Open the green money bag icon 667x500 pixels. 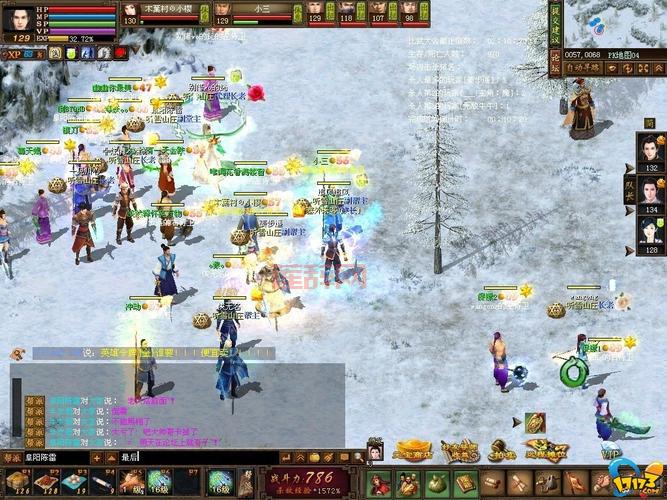coord(435,484)
